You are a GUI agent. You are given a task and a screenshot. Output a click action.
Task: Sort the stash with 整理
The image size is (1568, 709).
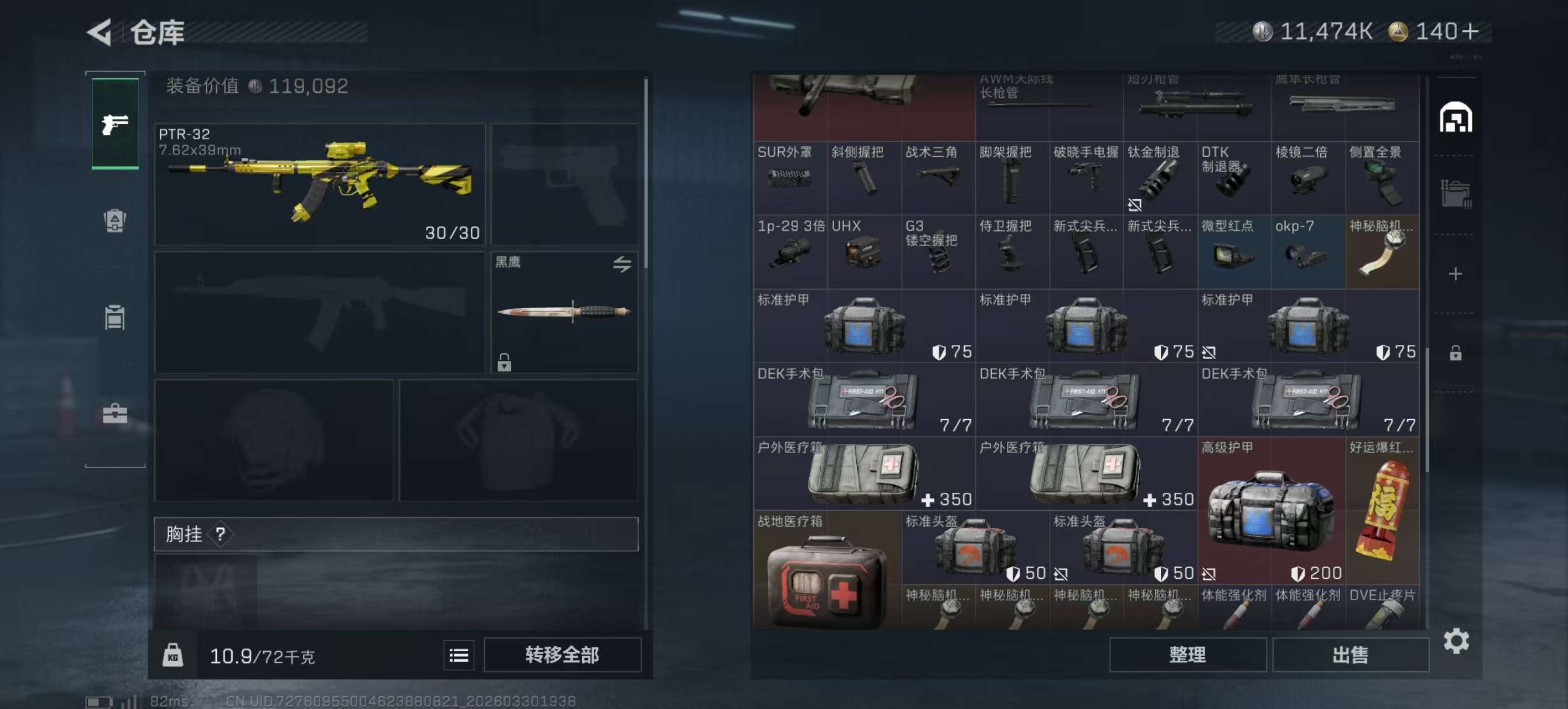[x=1187, y=654]
